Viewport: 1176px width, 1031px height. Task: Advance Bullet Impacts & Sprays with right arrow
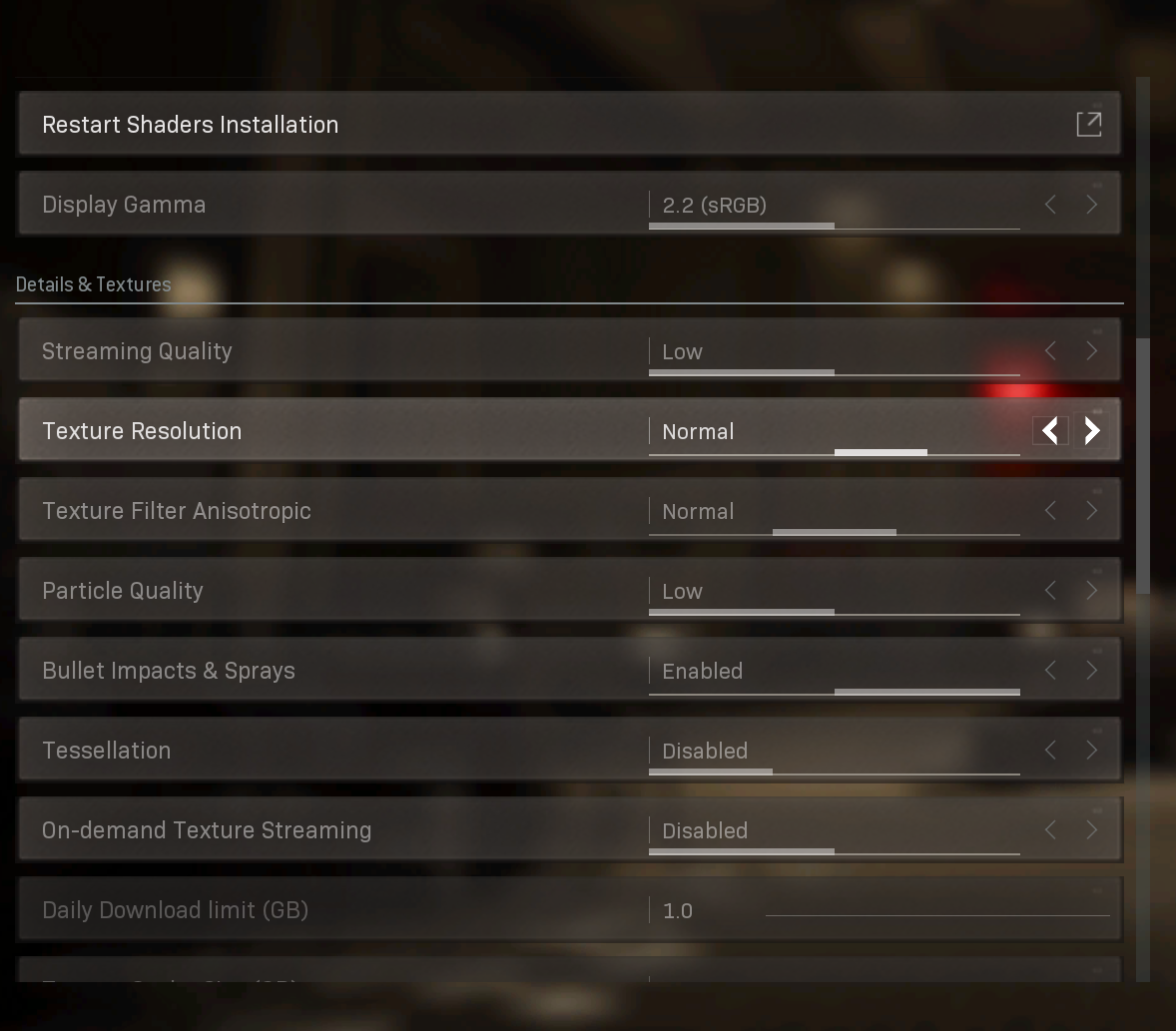pos(1092,671)
